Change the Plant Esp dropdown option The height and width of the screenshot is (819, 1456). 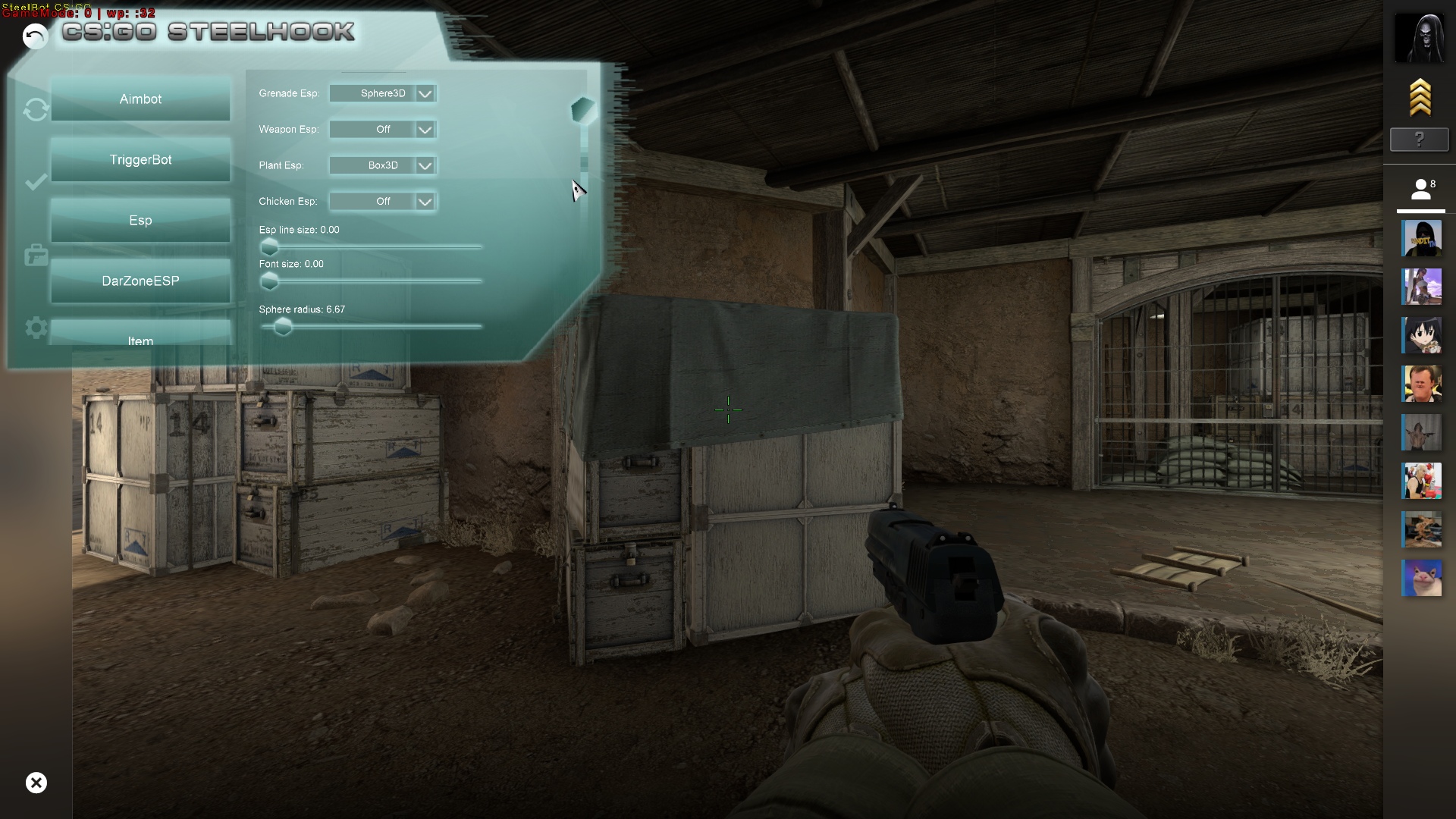425,166
